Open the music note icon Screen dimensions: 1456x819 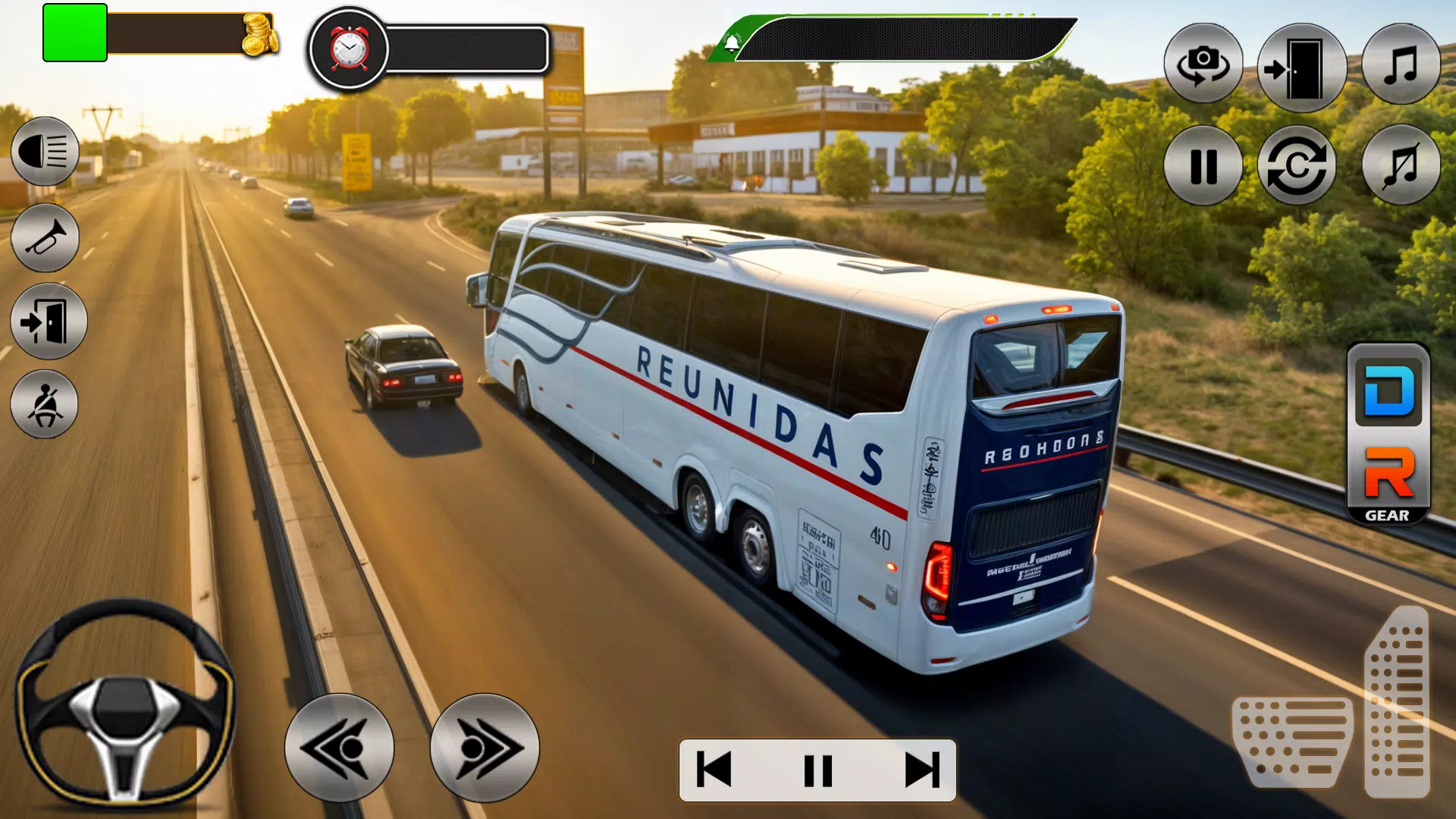click(1401, 64)
